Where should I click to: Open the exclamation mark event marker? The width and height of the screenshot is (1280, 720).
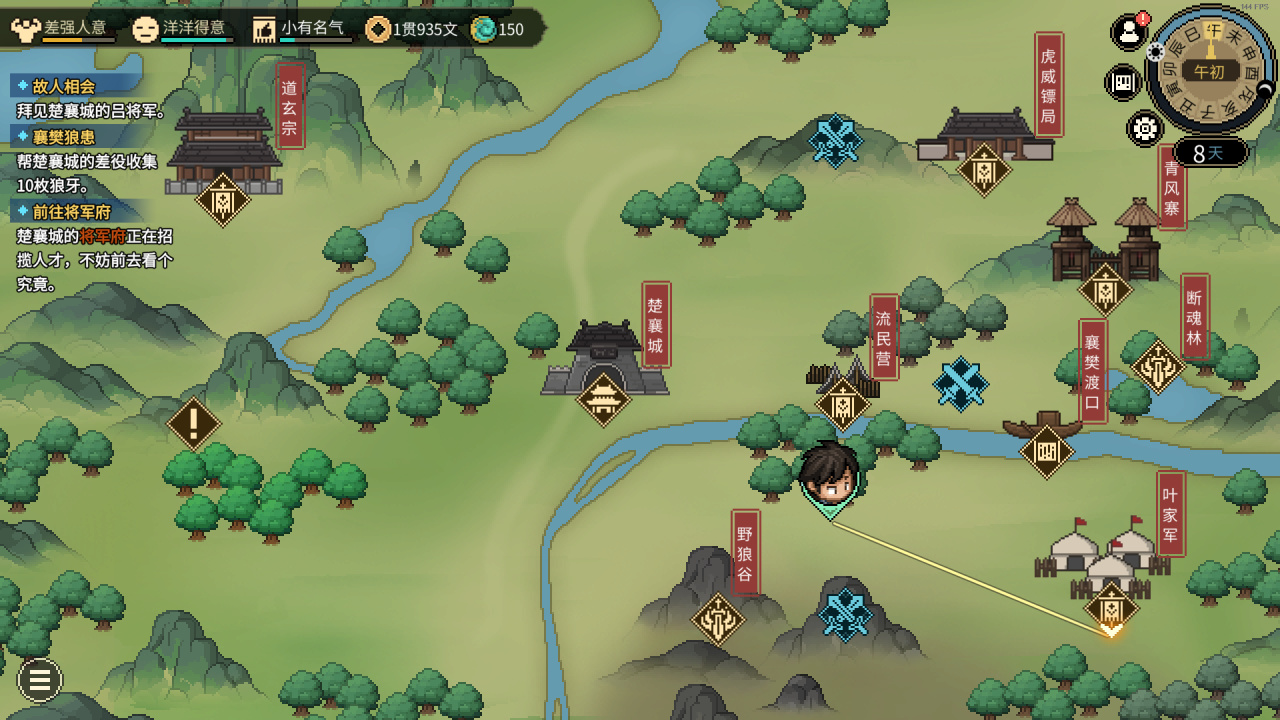193,424
